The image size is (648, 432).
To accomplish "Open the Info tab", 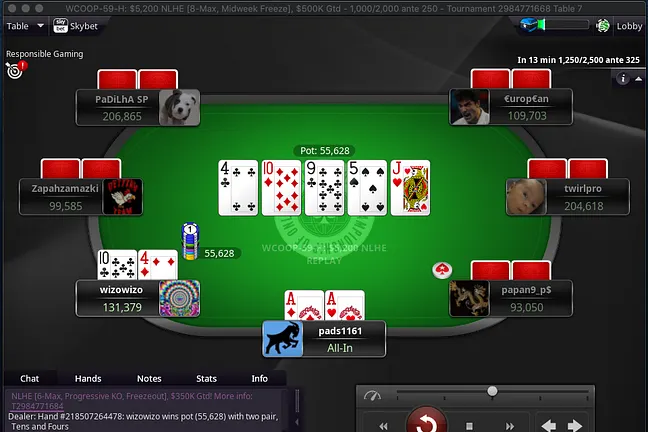I will tap(259, 379).
